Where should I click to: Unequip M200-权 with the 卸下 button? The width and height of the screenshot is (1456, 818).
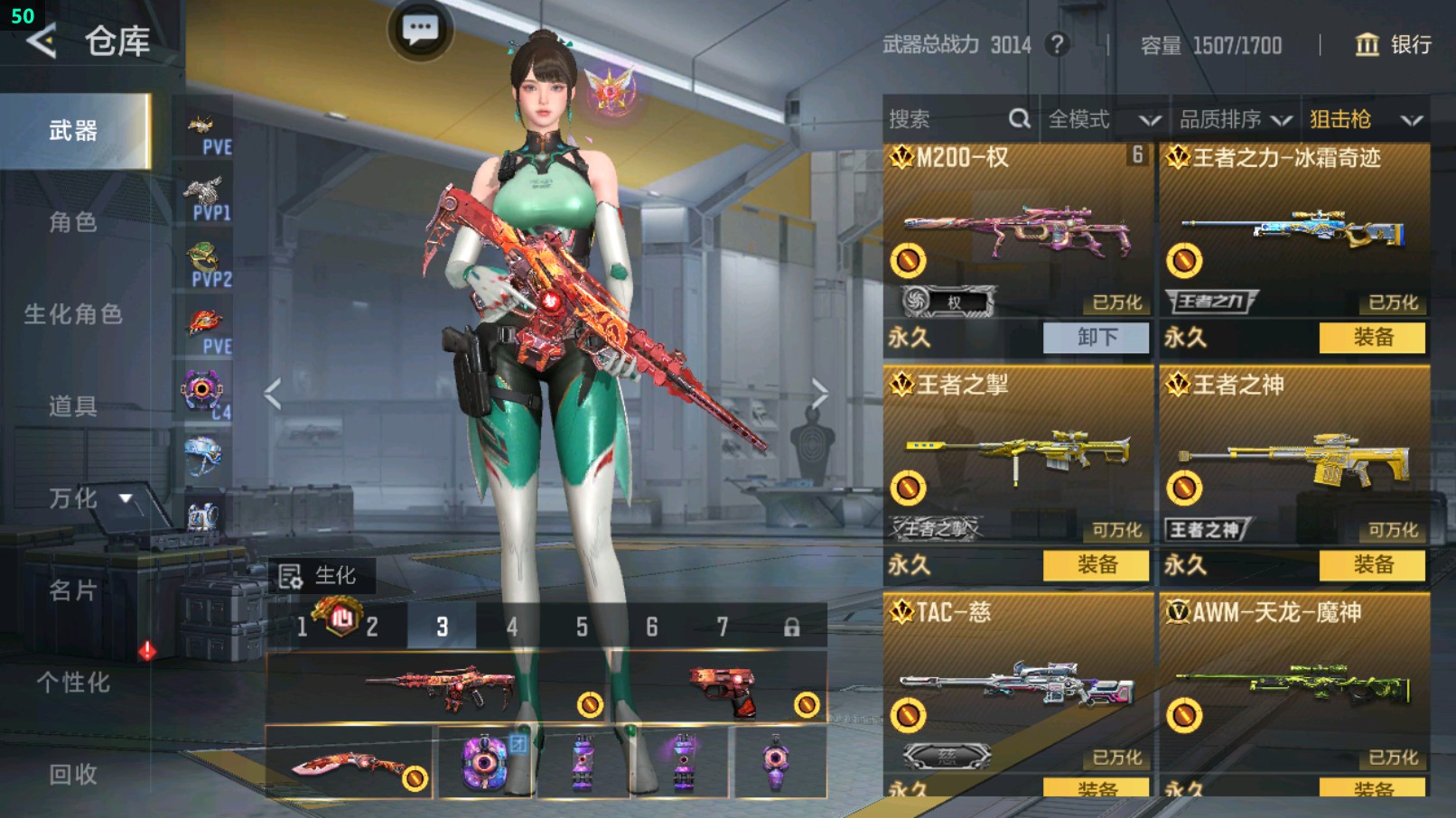click(1096, 338)
